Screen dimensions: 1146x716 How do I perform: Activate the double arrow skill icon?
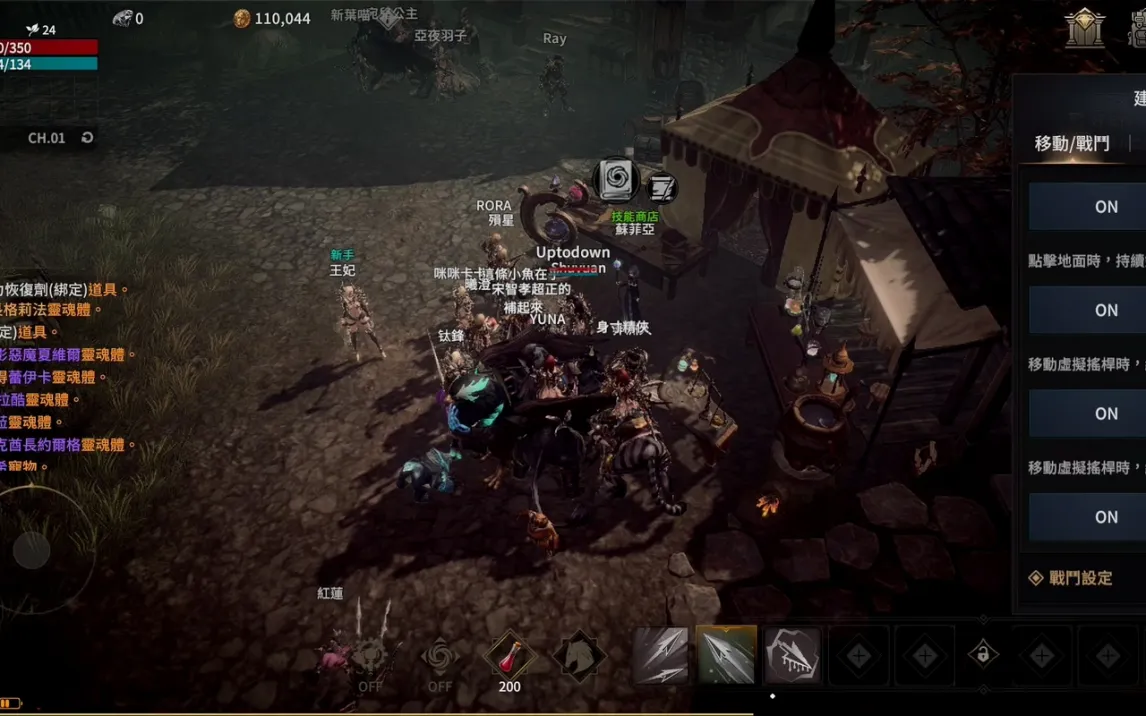tap(660, 656)
